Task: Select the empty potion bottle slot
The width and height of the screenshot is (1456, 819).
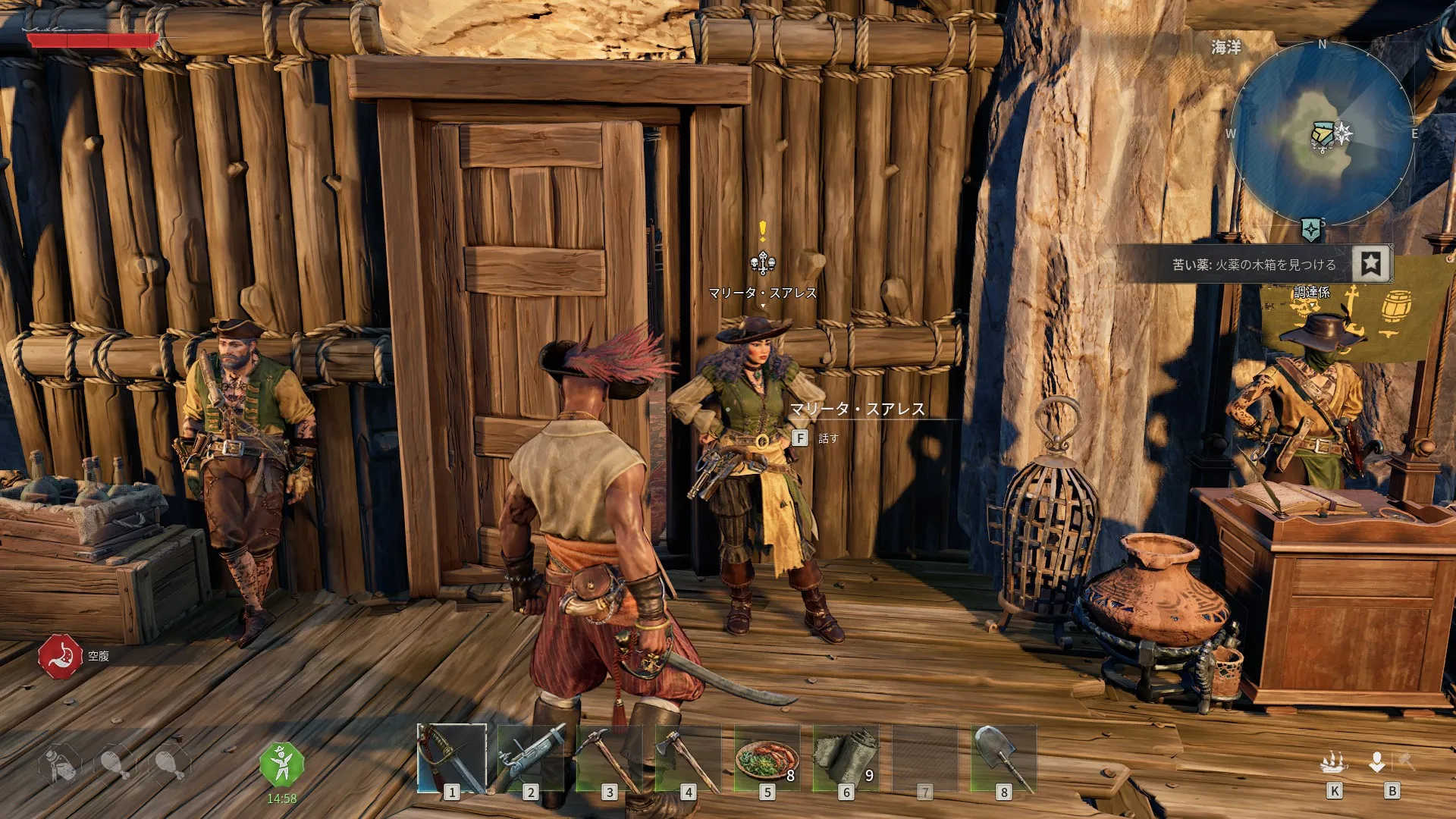Action: coord(59,763)
